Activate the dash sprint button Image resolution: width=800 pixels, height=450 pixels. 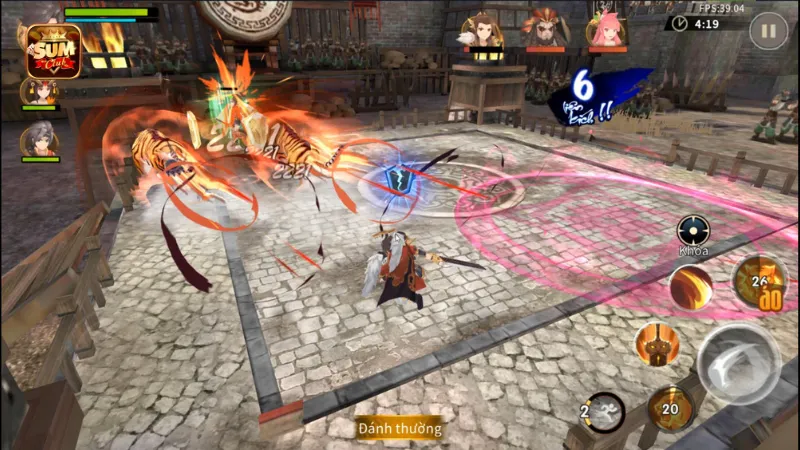click(603, 411)
